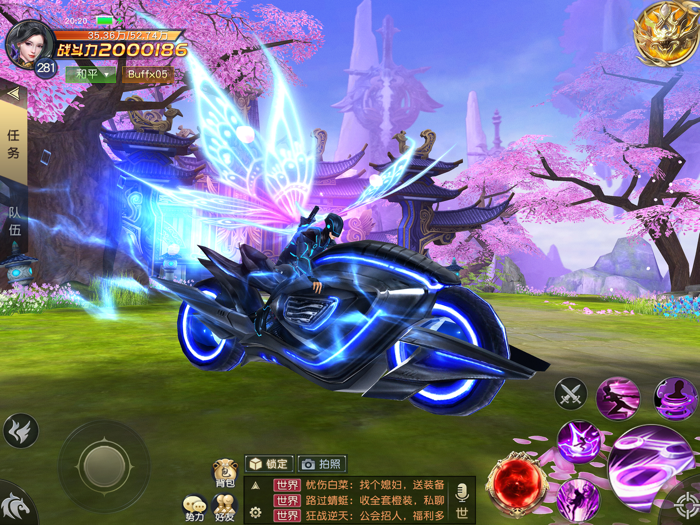Switch to the 队伍 team tab
The height and width of the screenshot is (525, 700).
(14, 221)
